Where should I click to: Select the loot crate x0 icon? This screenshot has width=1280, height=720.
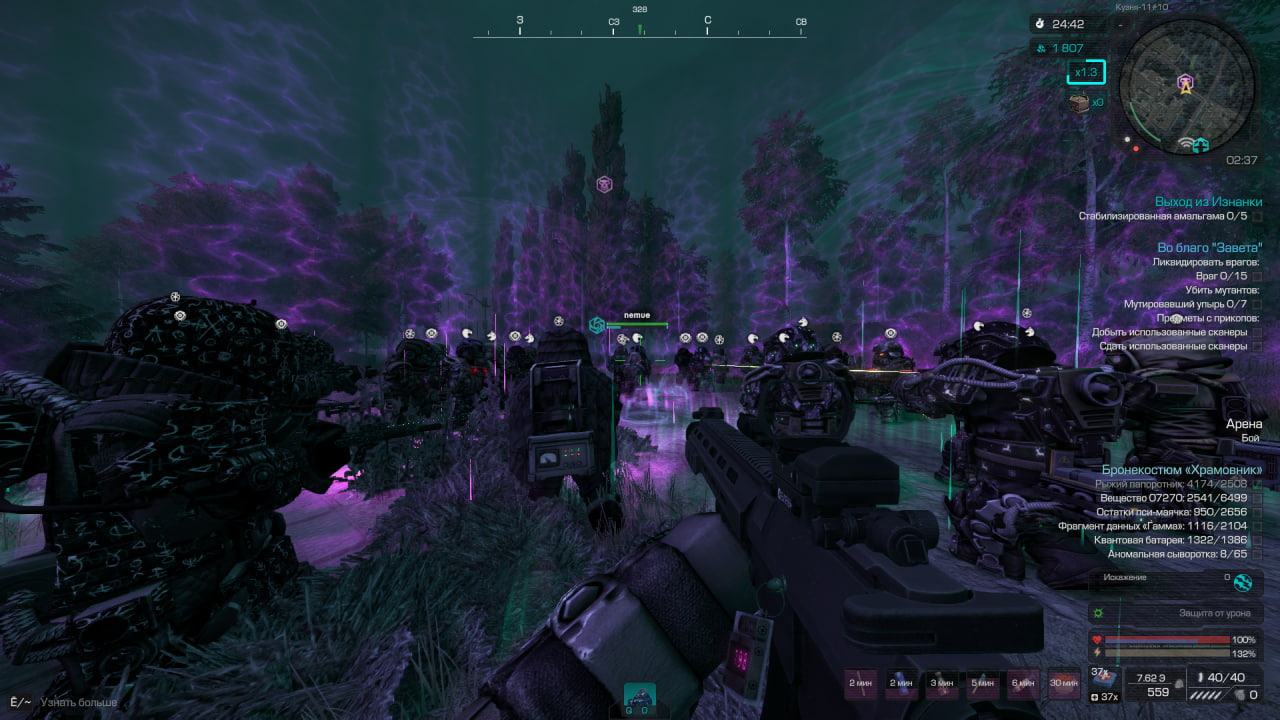coord(1080,102)
